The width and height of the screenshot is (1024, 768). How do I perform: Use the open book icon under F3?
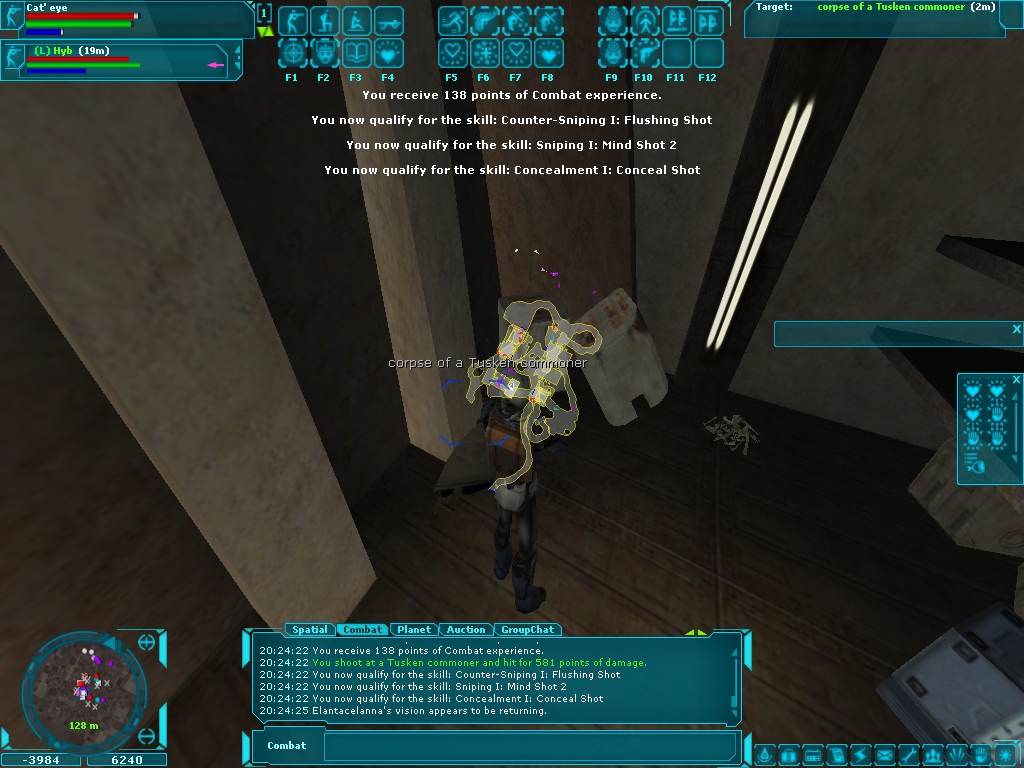pos(356,52)
